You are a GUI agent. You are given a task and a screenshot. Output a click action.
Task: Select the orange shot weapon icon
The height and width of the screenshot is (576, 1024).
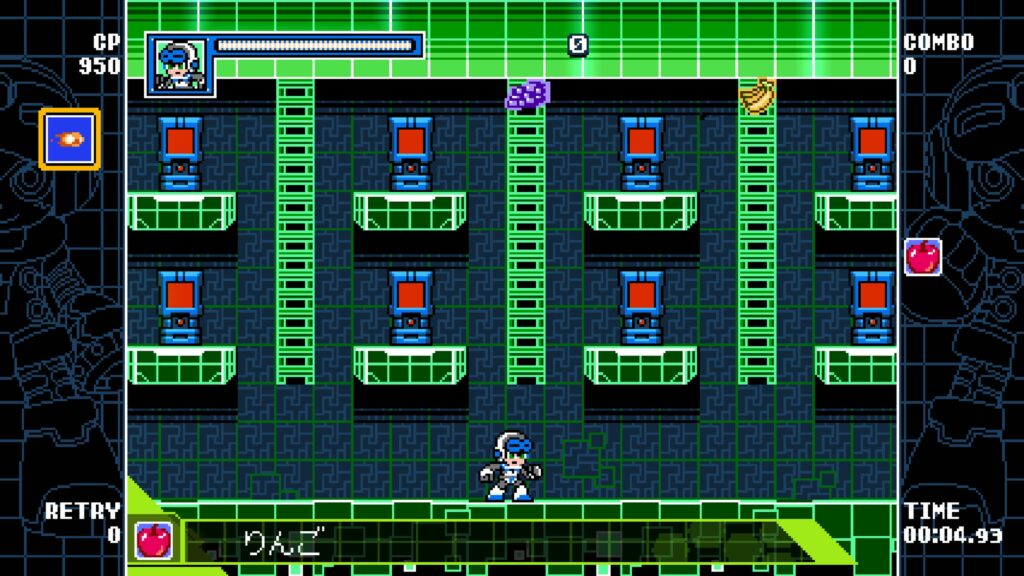pos(70,139)
